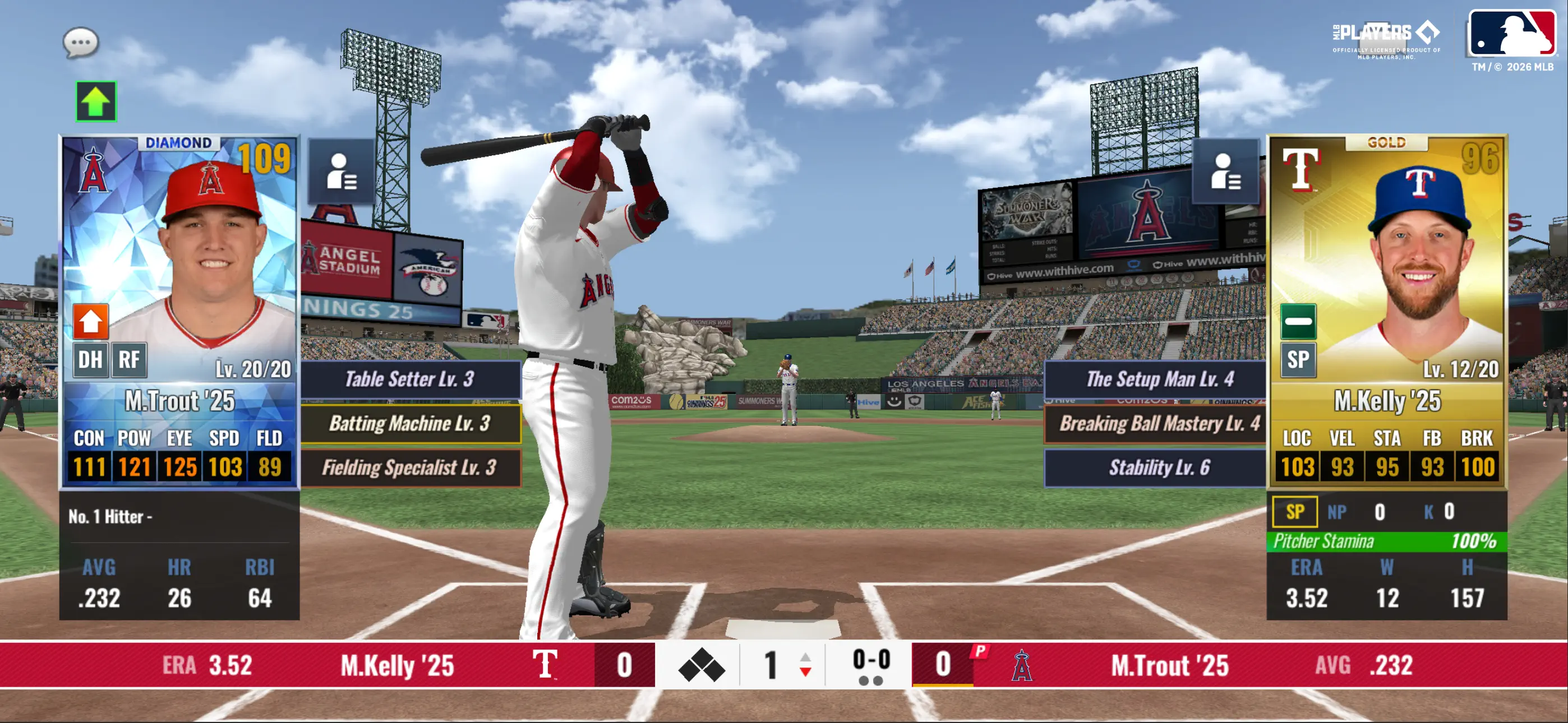1568x723 pixels.
Task: Click the Batting Machine Lv. 3 banner
Action: [411, 424]
